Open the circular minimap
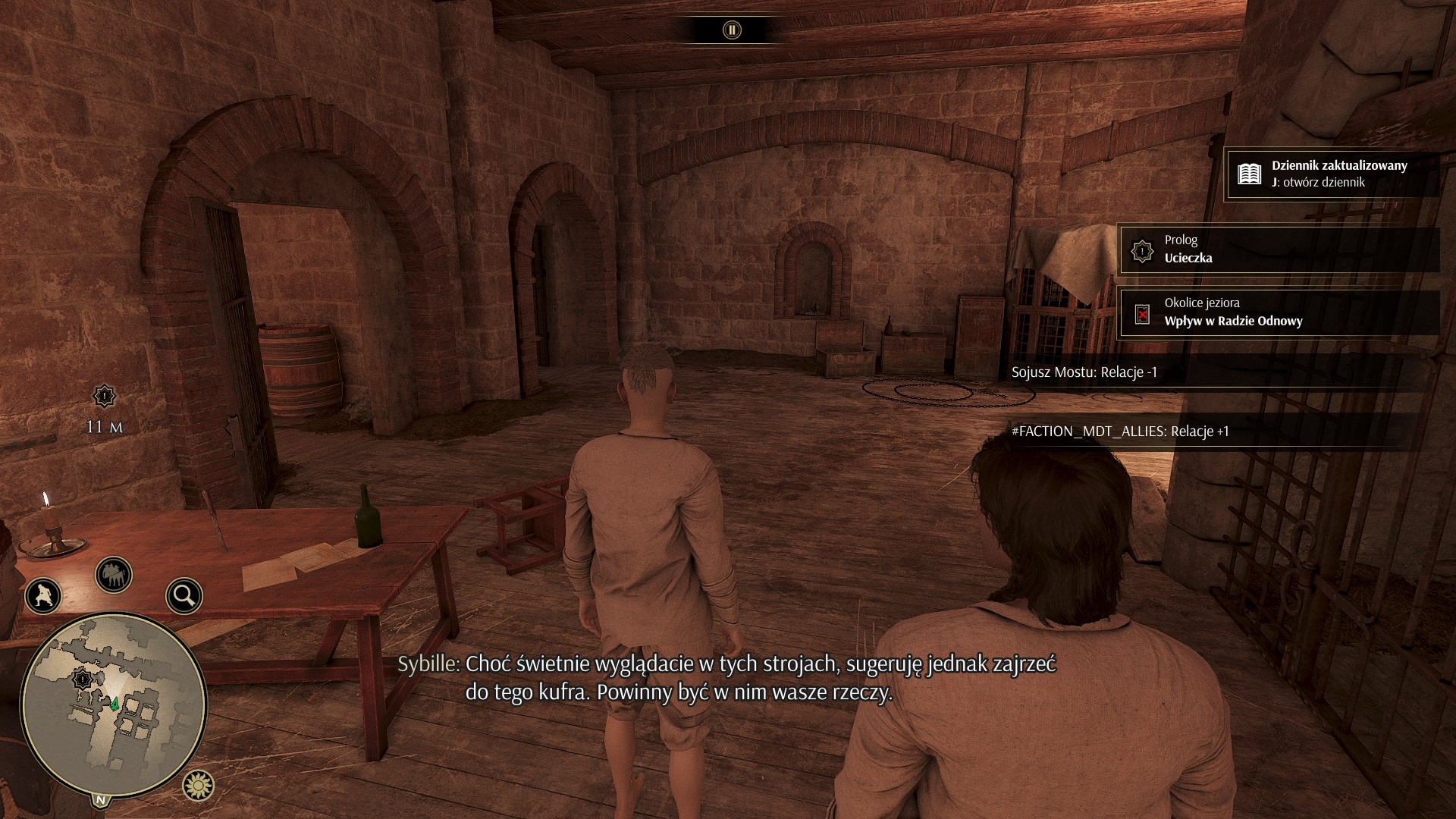Image resolution: width=1456 pixels, height=819 pixels. pyautogui.click(x=114, y=705)
